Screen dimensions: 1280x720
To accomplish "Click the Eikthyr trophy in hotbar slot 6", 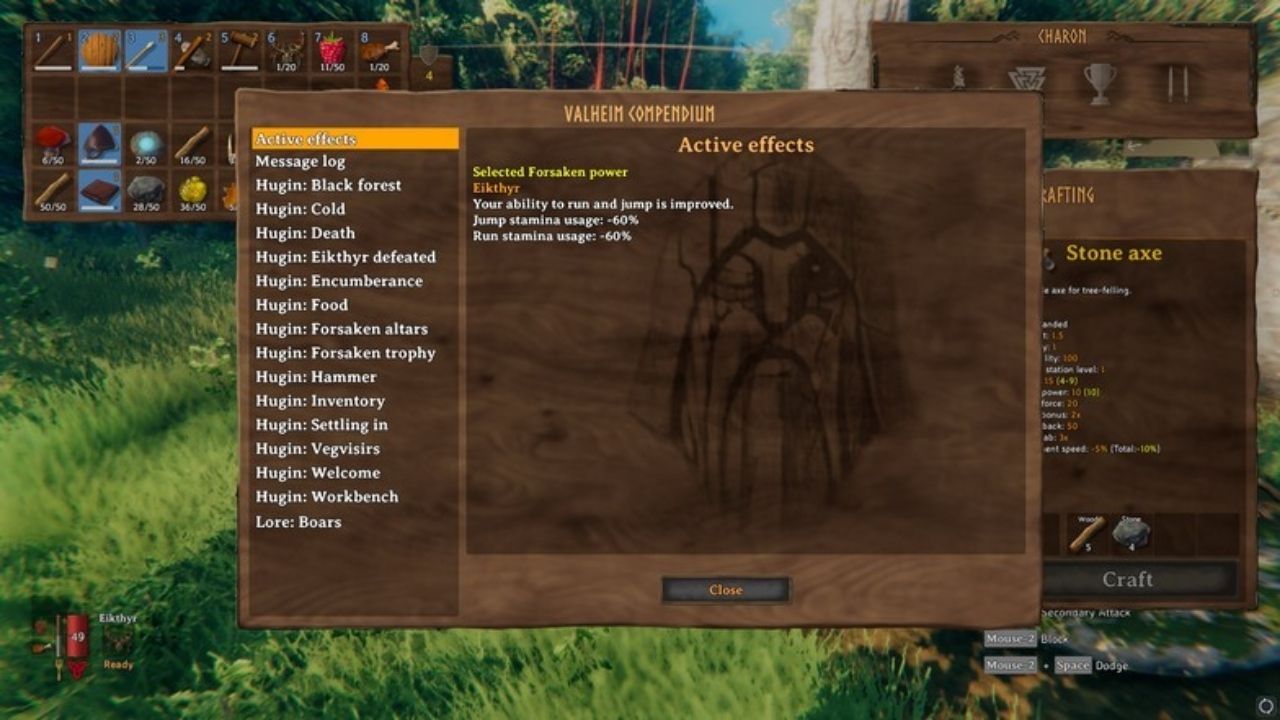I will coord(287,49).
